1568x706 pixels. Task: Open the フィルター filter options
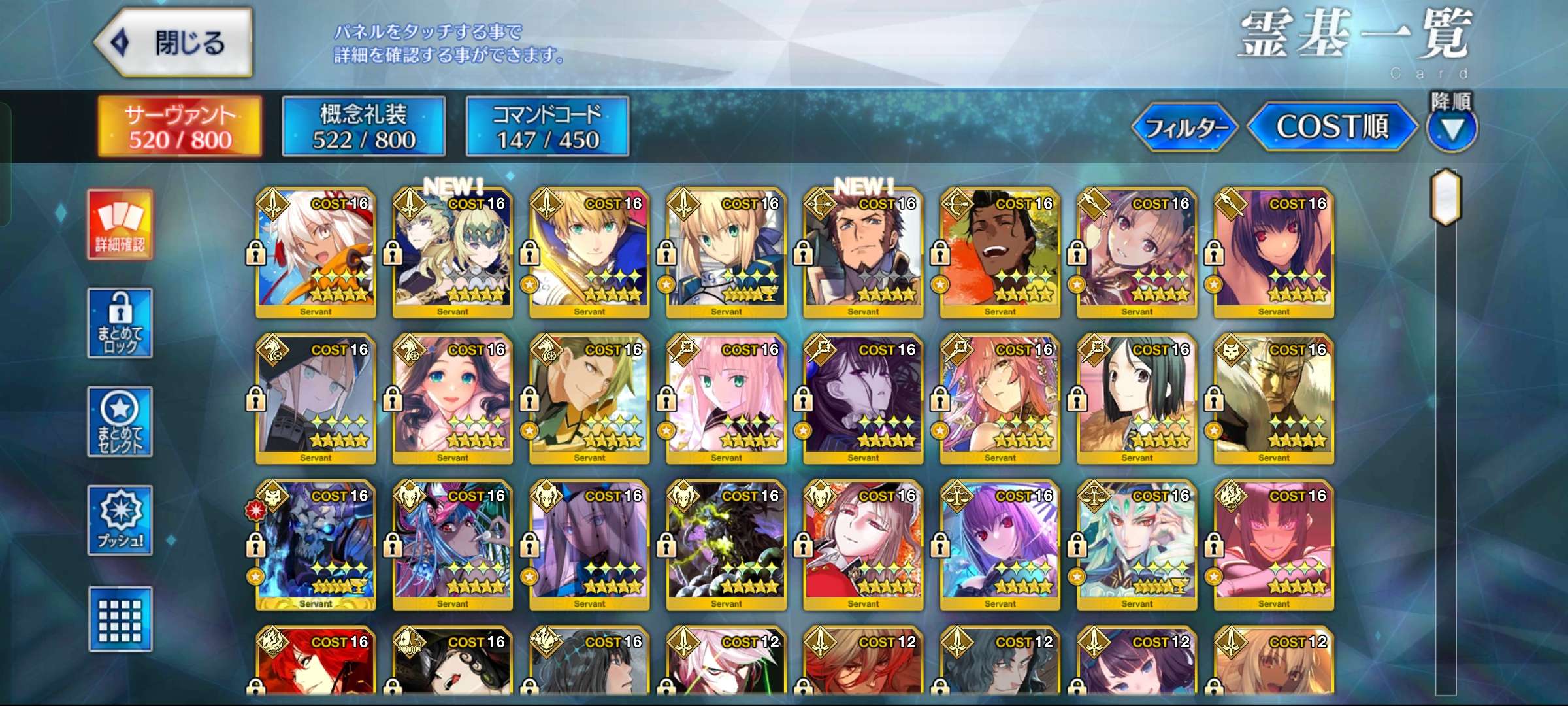tap(1184, 127)
